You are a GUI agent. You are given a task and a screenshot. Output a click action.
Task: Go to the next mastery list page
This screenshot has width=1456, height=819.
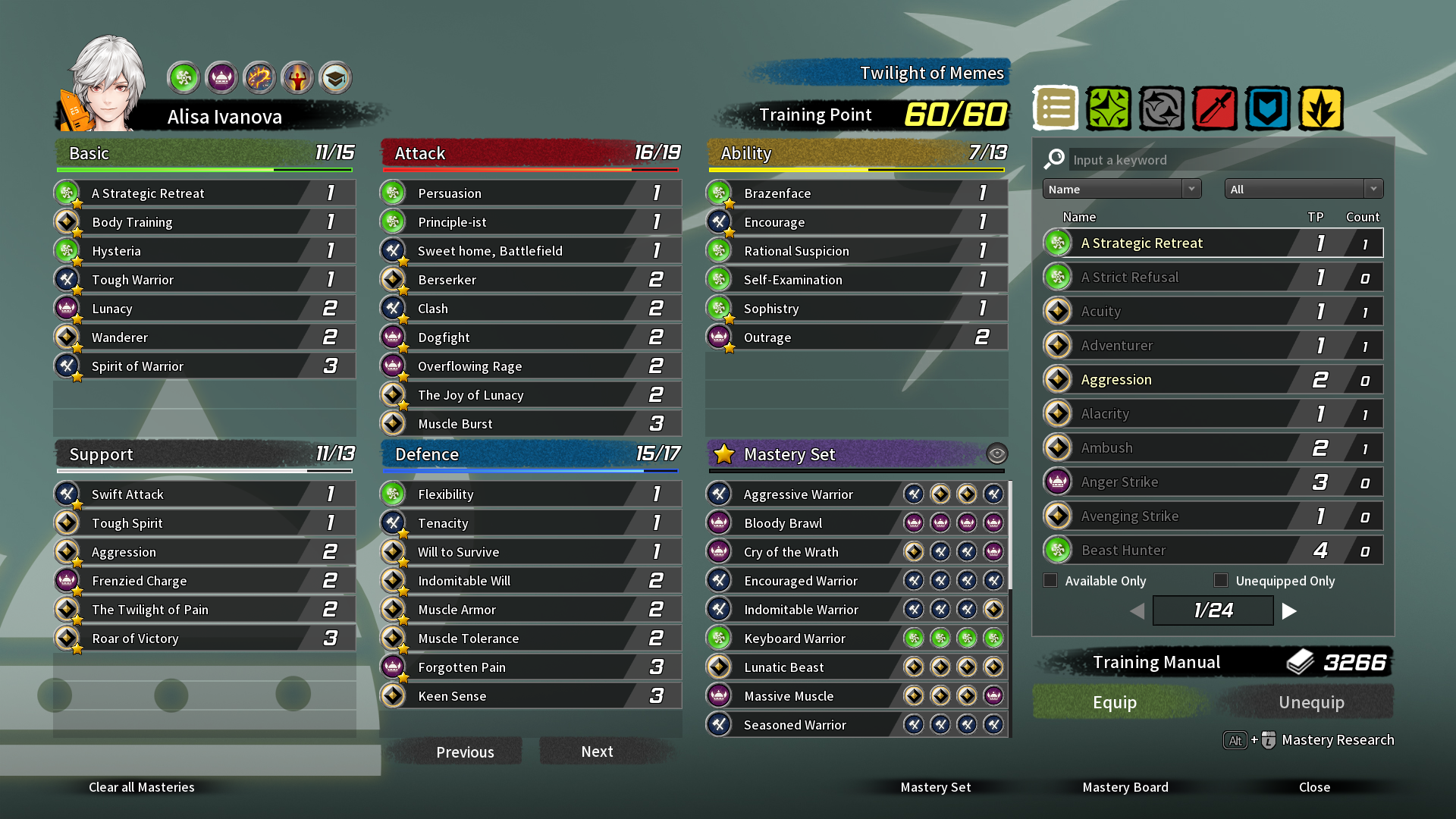[1289, 611]
